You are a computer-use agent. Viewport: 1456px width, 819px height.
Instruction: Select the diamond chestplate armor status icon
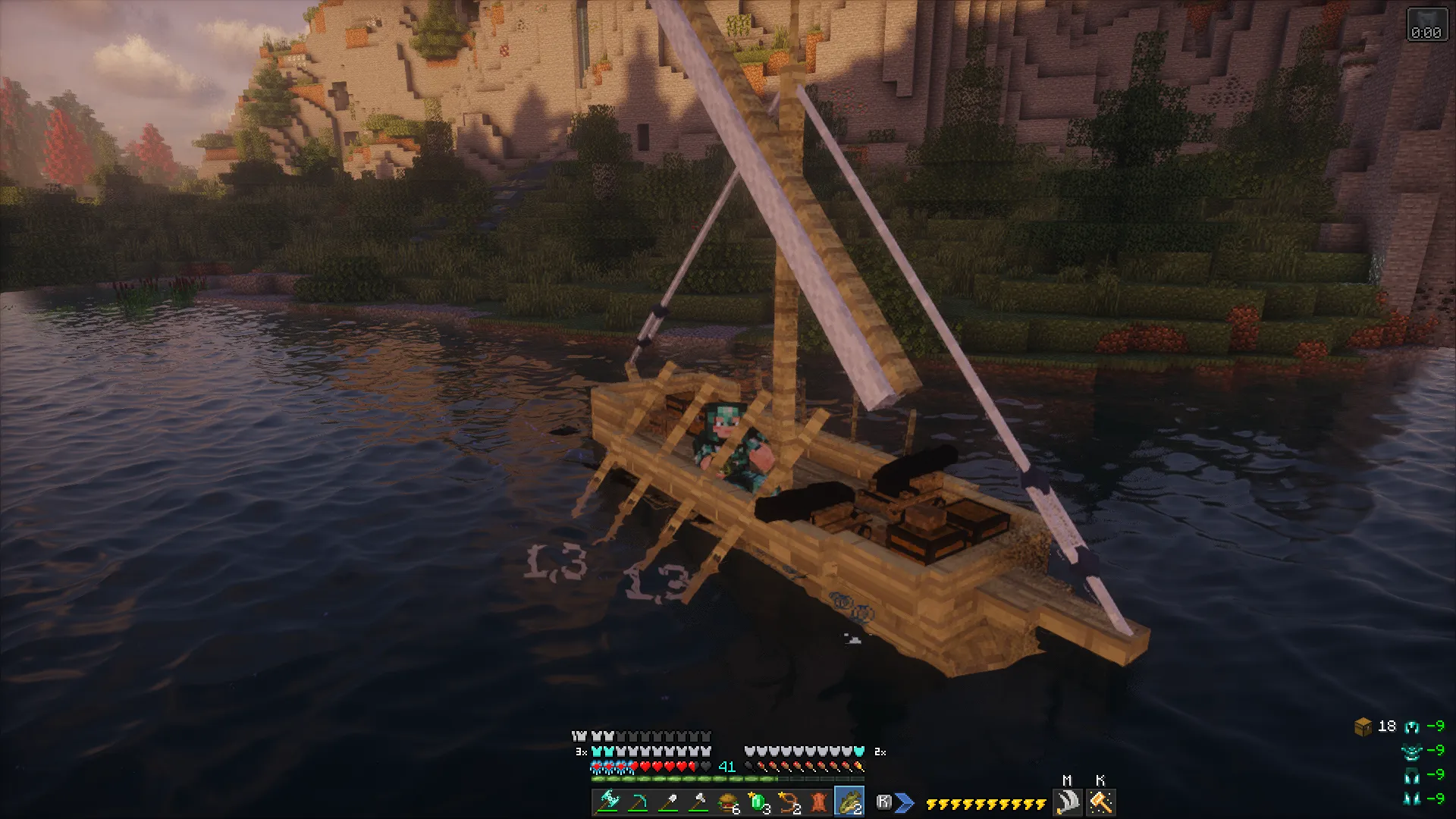tap(1411, 752)
